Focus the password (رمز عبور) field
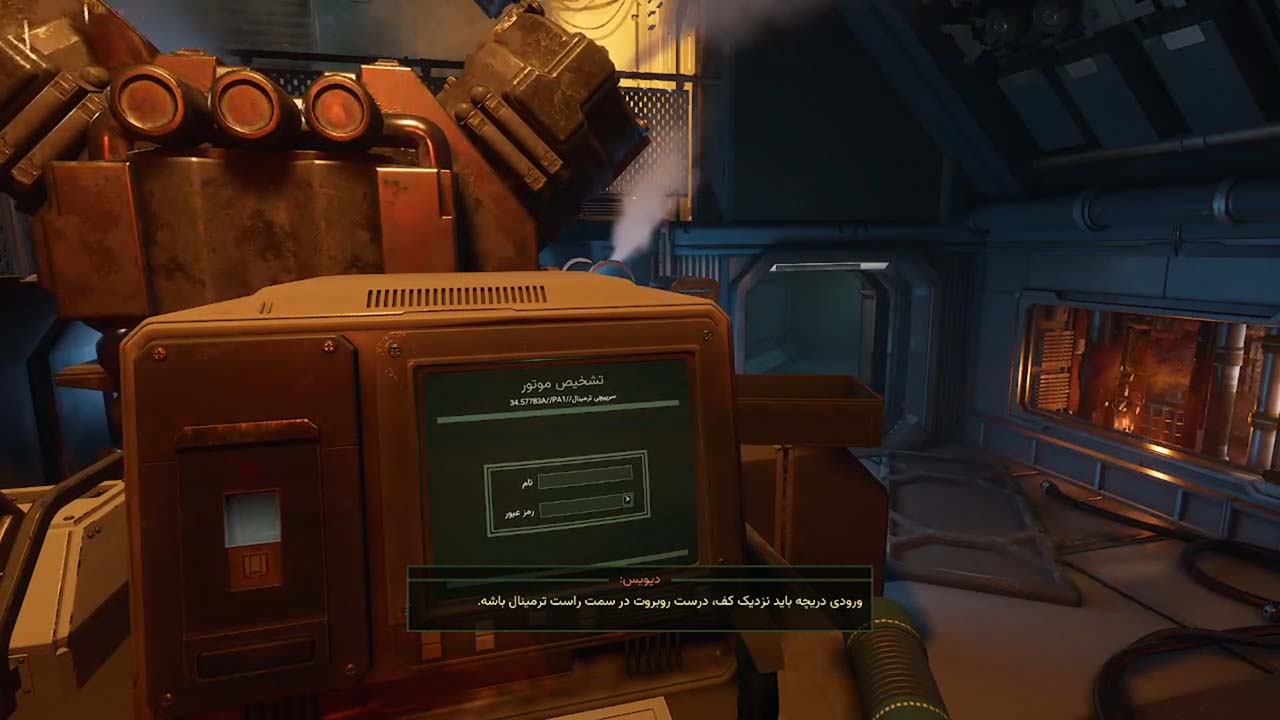Screen dimensions: 1280x720 580,507
